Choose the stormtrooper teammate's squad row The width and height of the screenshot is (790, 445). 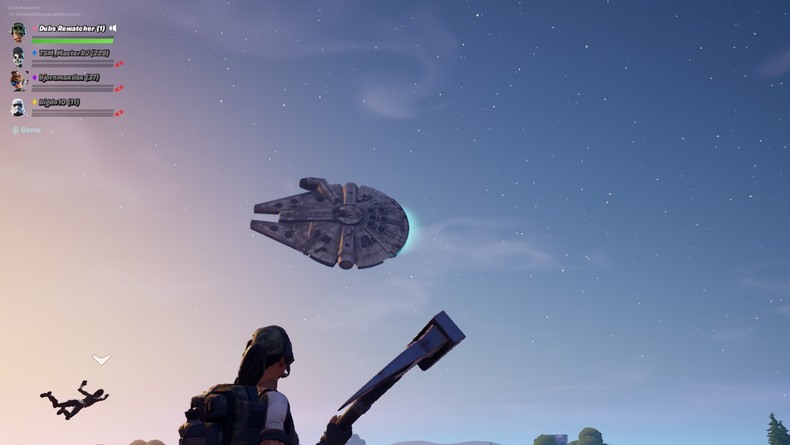(58, 103)
